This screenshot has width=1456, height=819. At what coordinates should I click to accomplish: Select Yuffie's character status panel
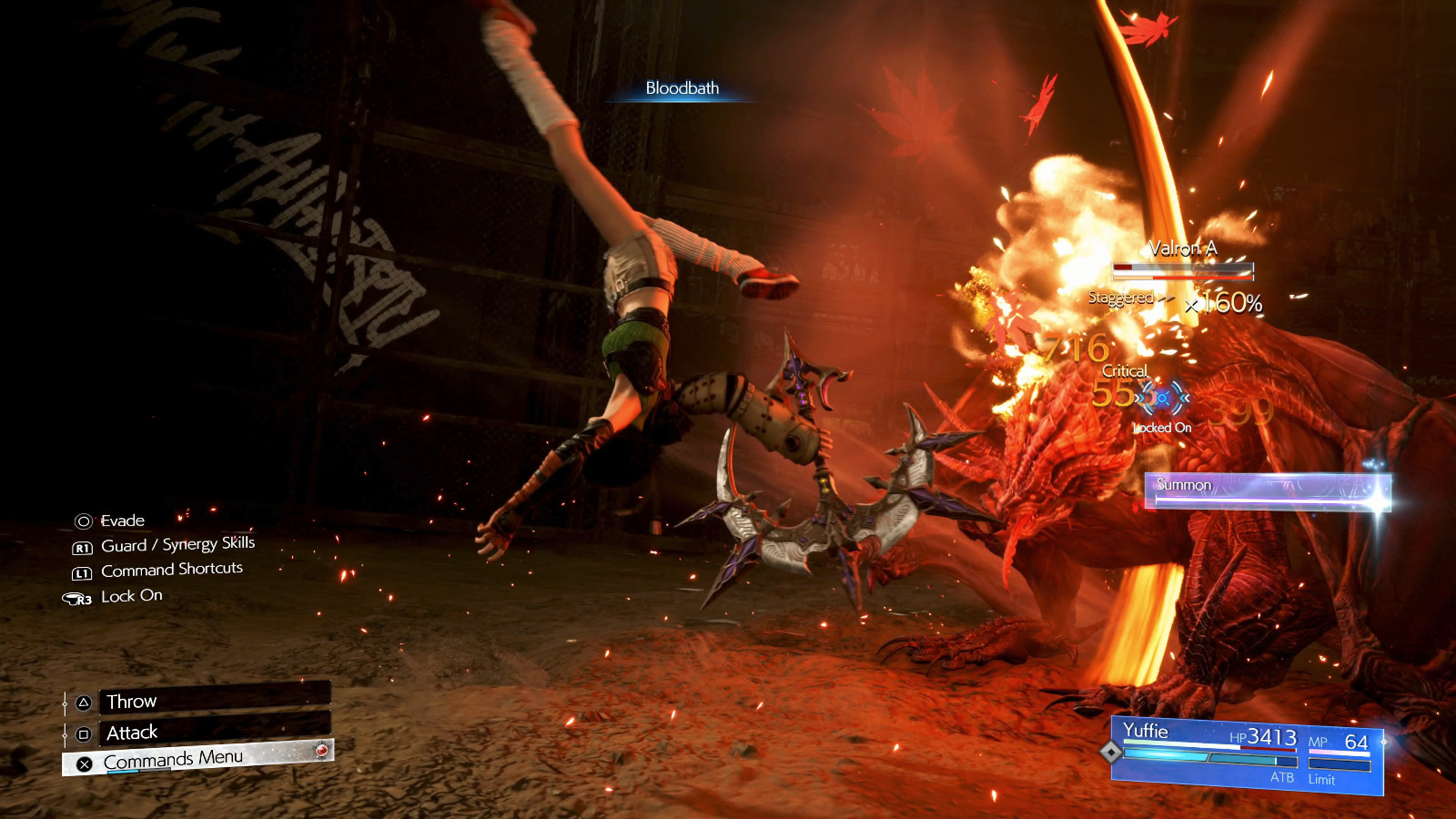pyautogui.click(x=1247, y=754)
